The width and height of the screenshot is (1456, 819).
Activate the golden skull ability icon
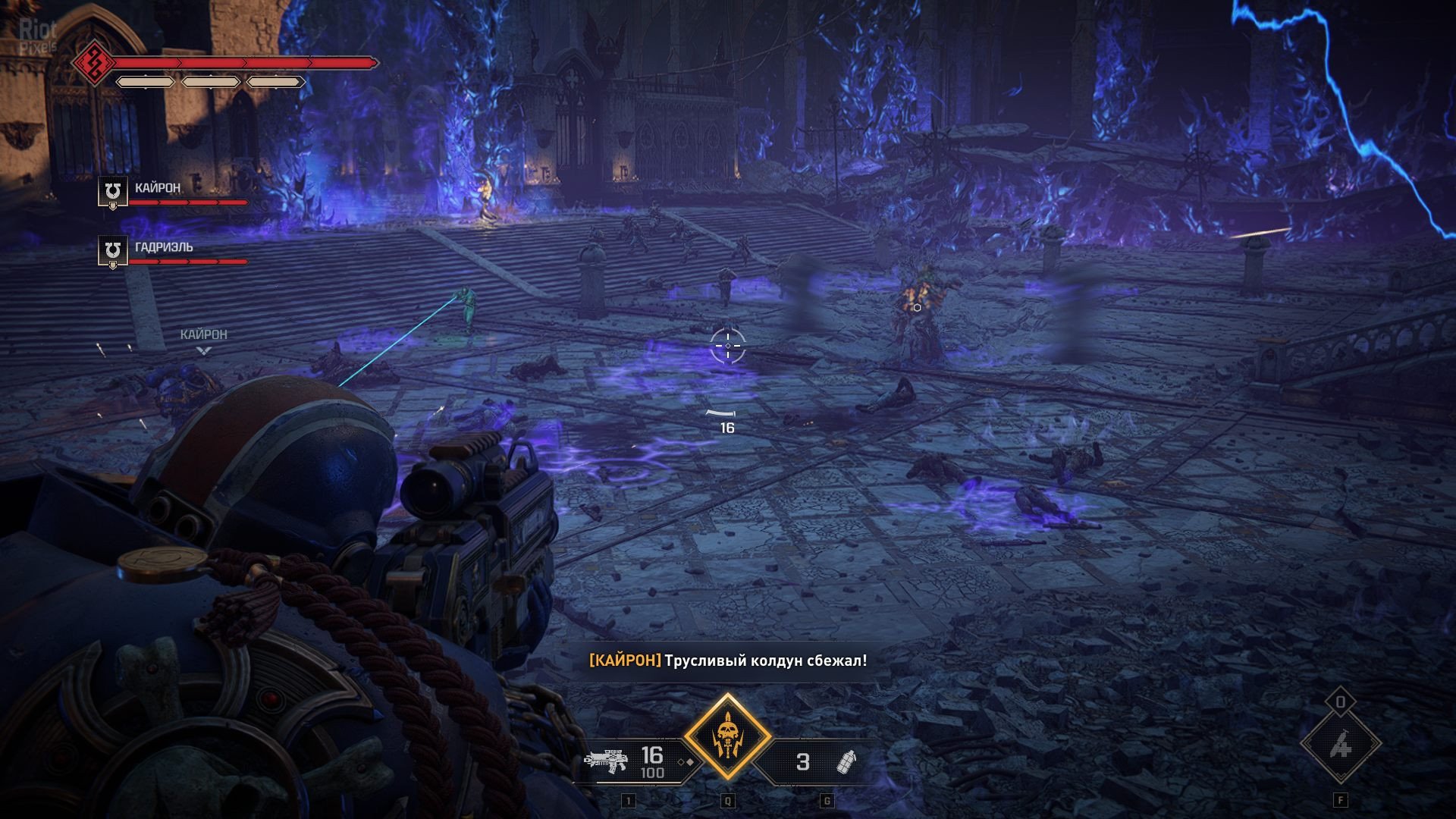tap(727, 737)
